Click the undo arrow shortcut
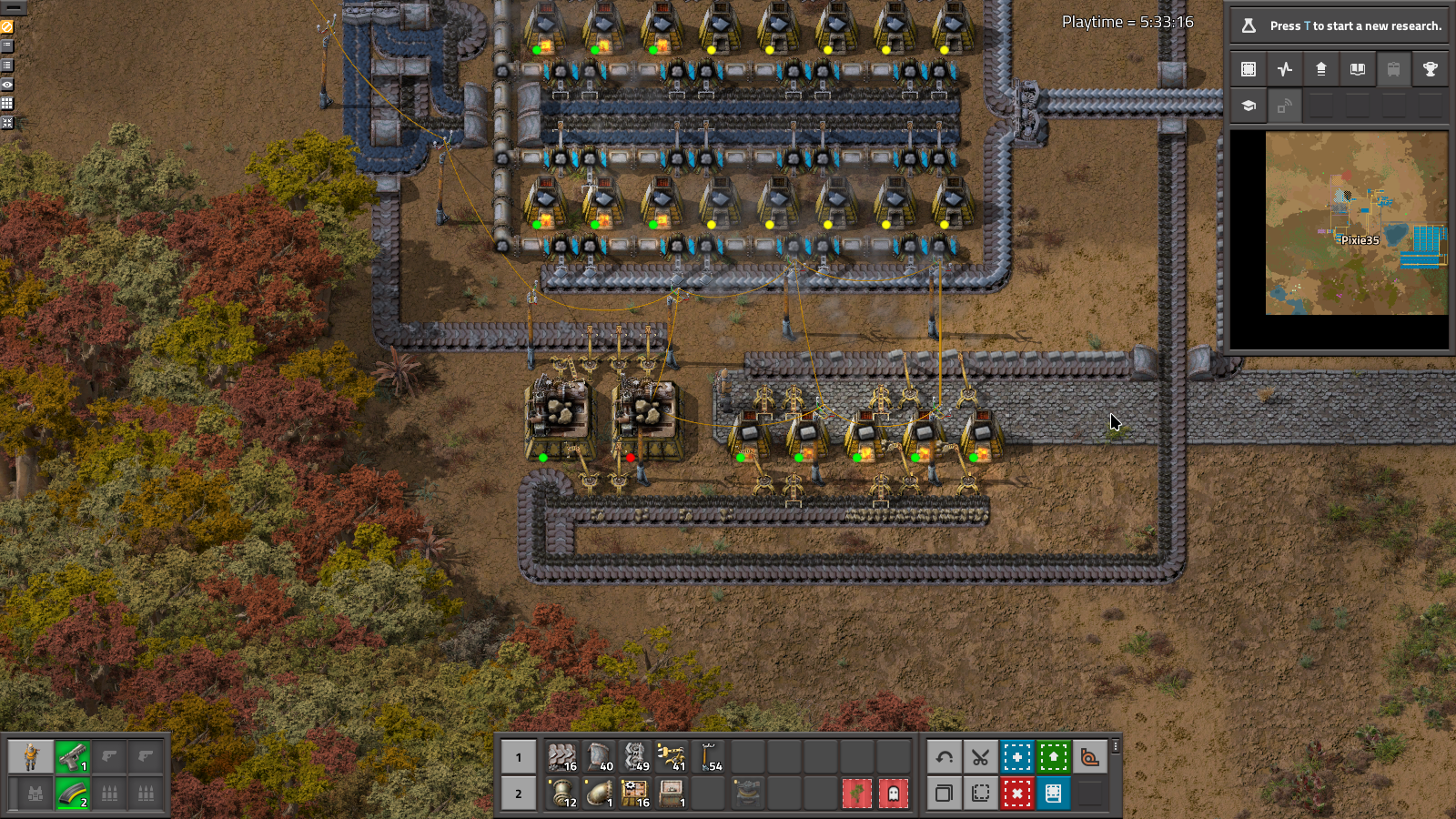The width and height of the screenshot is (1456, 819). click(944, 756)
